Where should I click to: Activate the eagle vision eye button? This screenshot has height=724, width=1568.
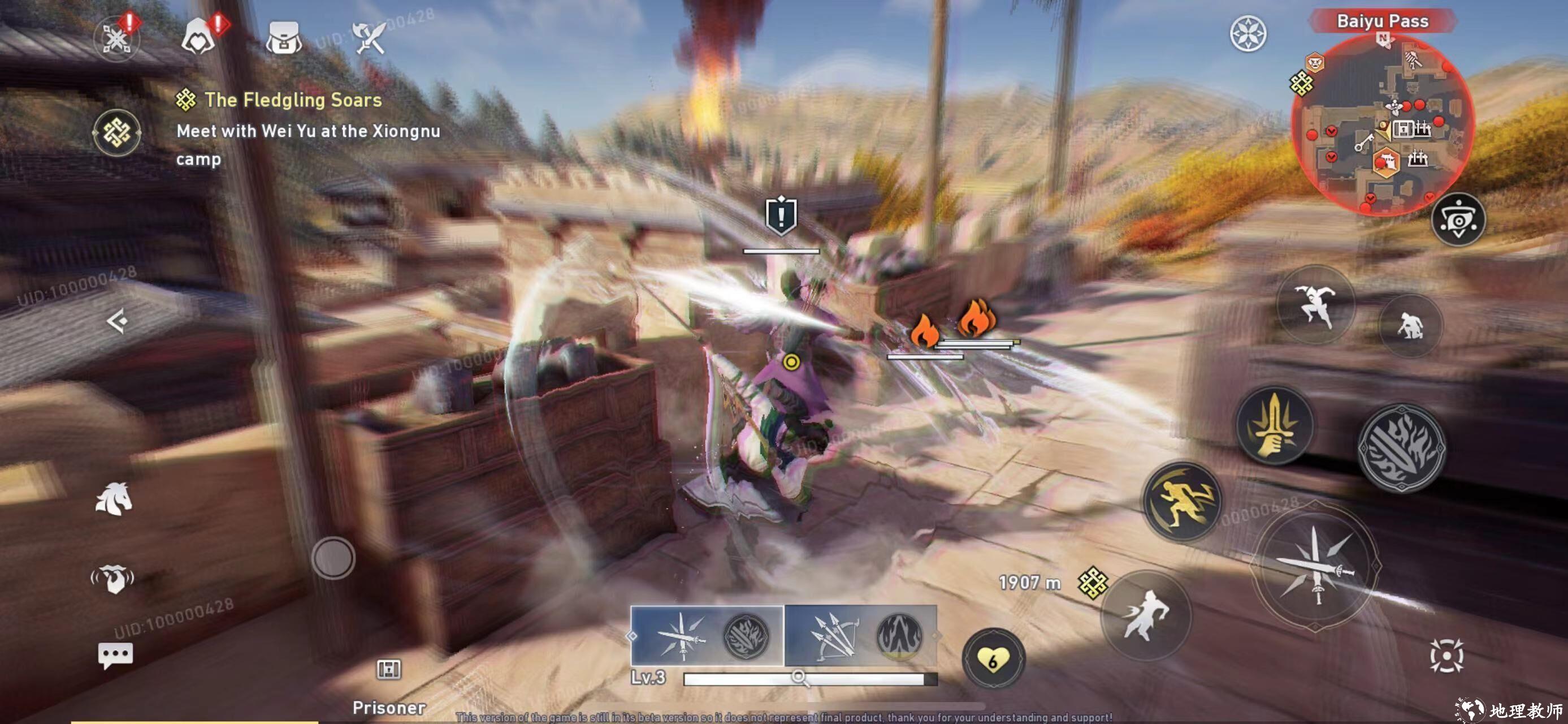tap(1458, 220)
